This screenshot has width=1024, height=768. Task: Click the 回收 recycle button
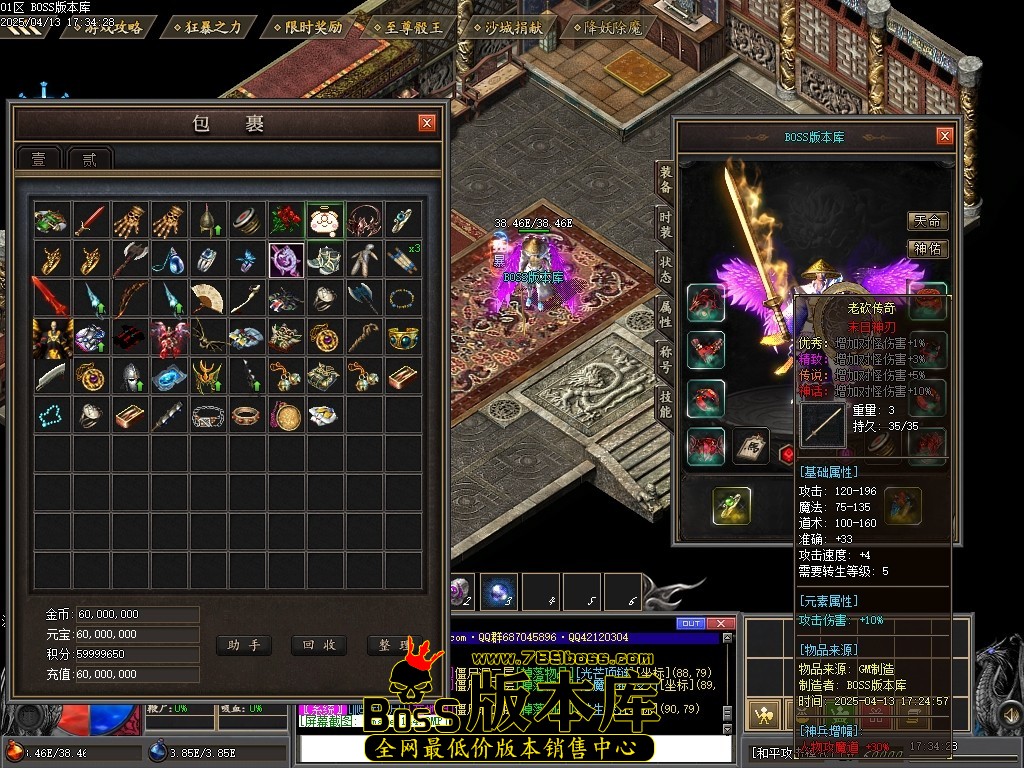(318, 645)
